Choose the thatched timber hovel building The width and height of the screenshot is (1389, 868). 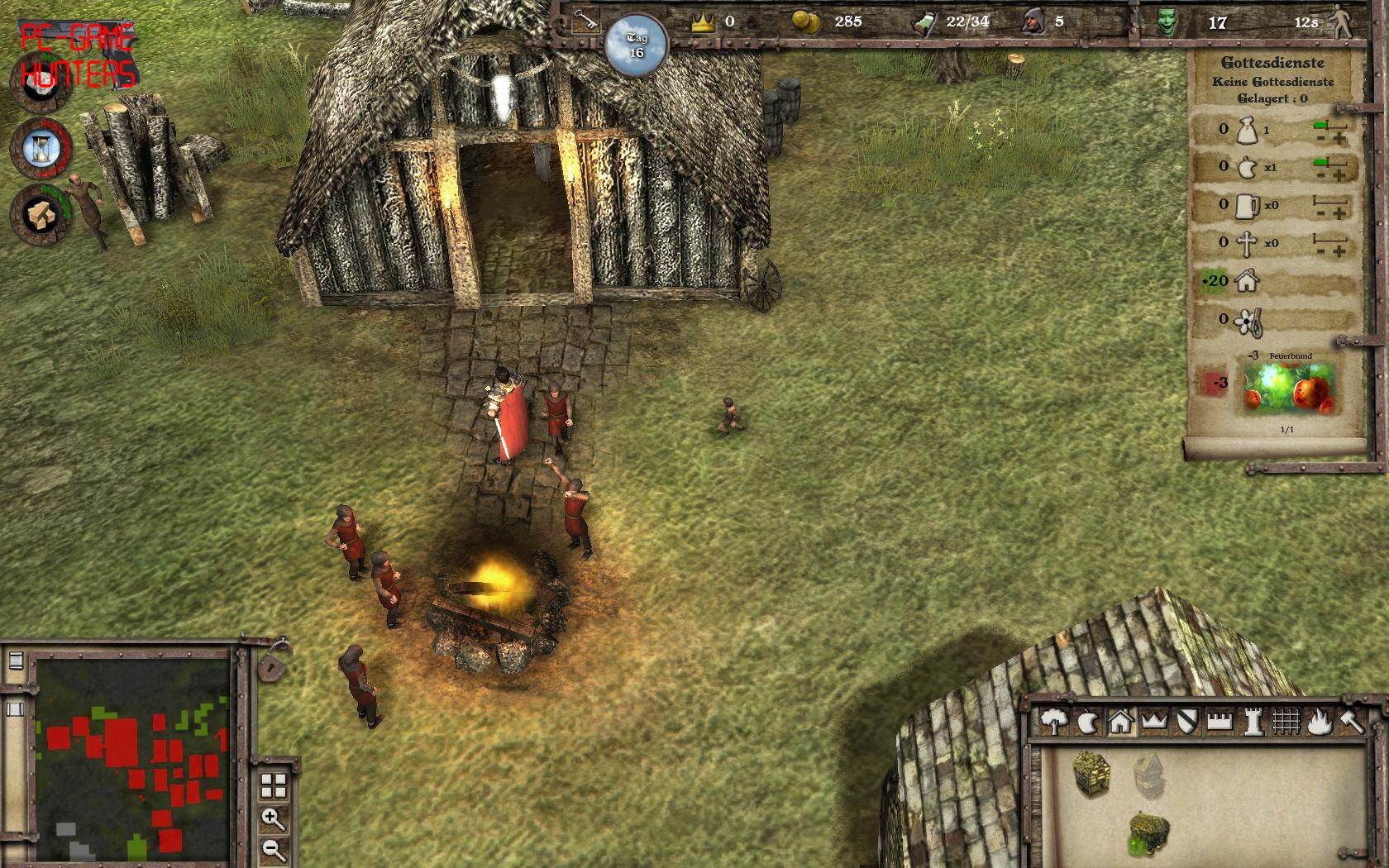(x=1091, y=773)
